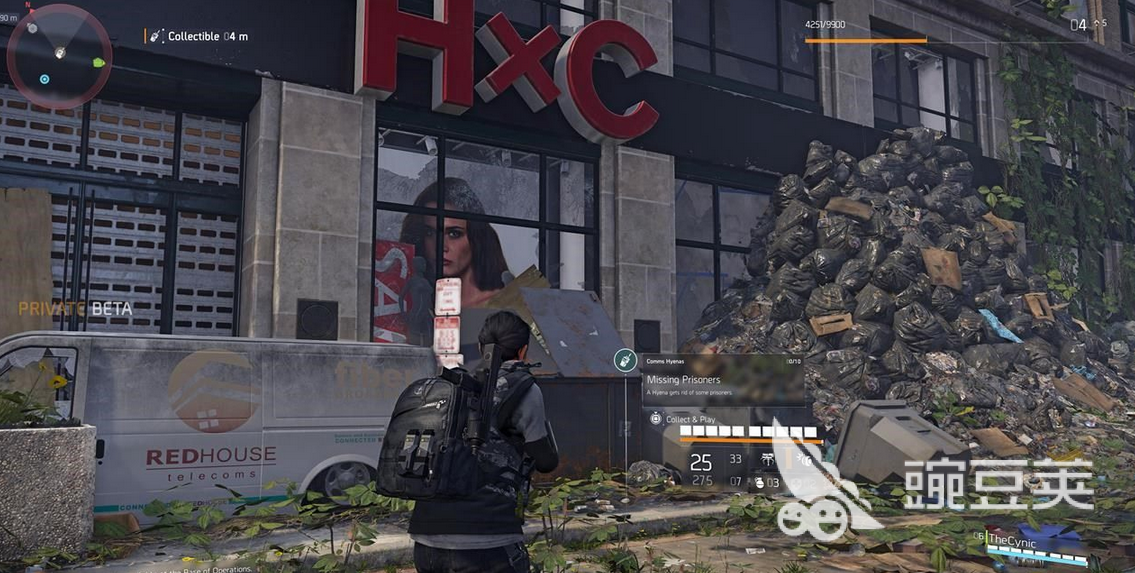1135x573 pixels.
Task: Click the blue circle marker on the minimap
Action: 44,79
